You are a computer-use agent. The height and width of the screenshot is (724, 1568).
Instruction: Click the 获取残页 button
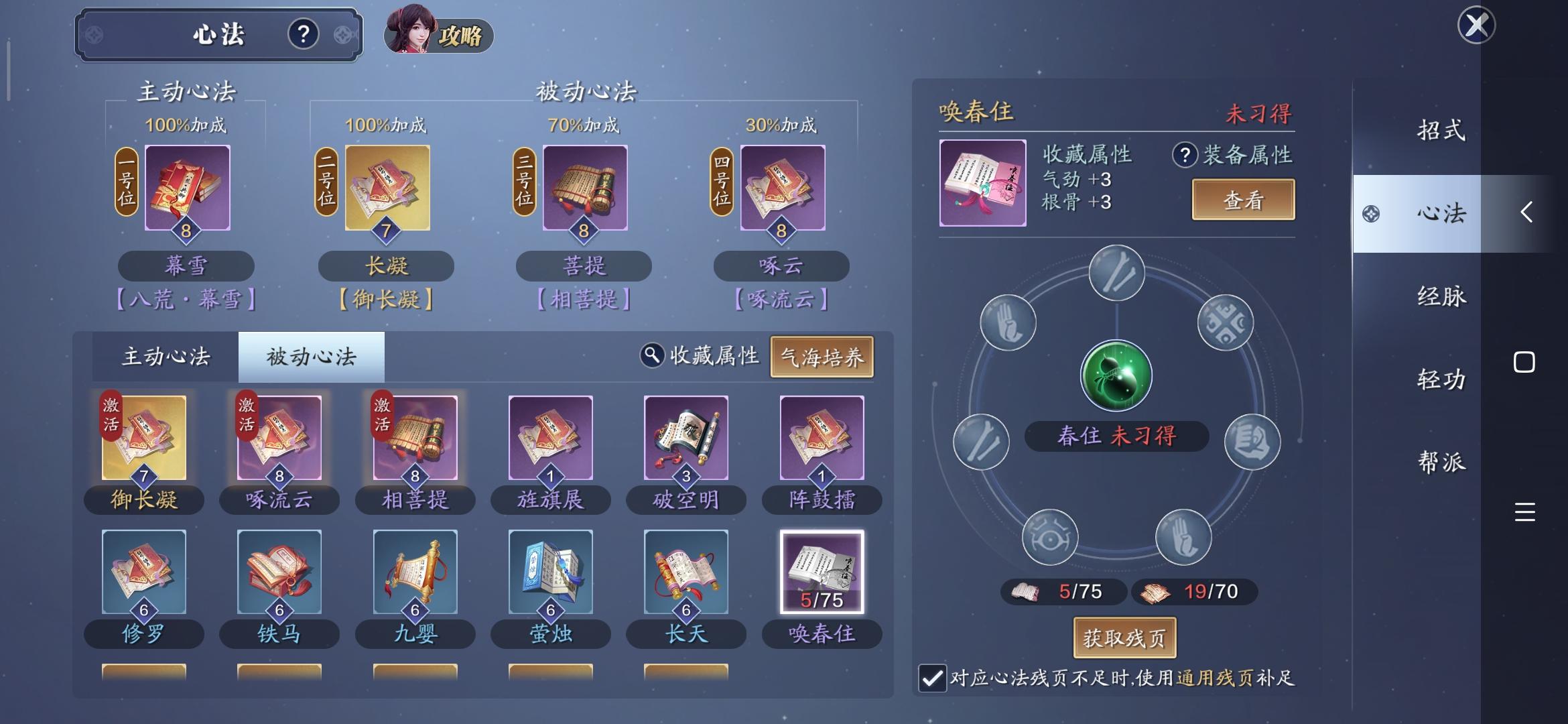pyautogui.click(x=1124, y=638)
